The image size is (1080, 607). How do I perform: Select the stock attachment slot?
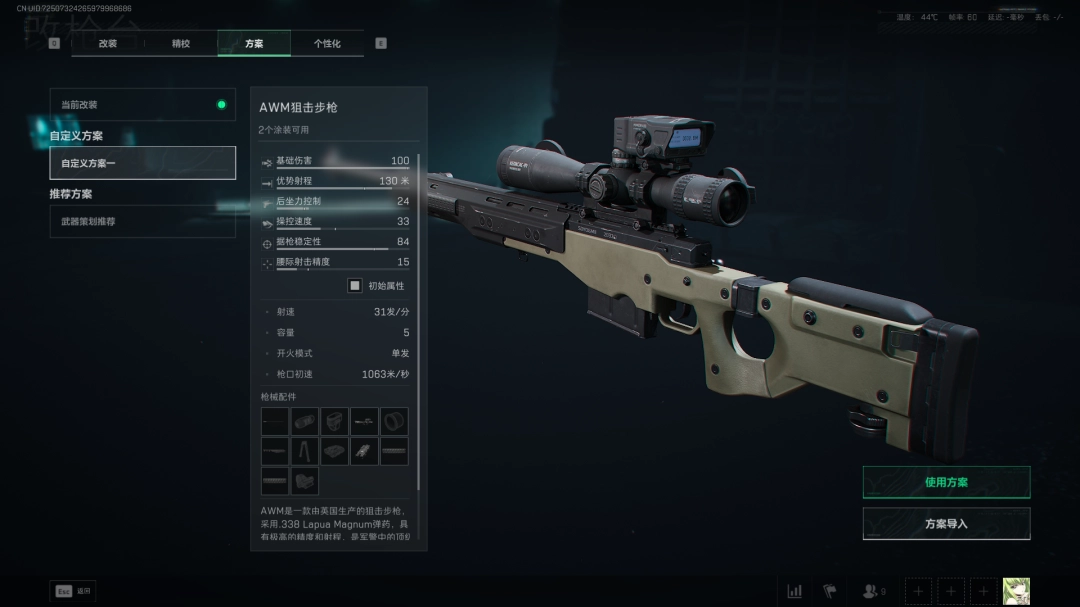point(305,481)
